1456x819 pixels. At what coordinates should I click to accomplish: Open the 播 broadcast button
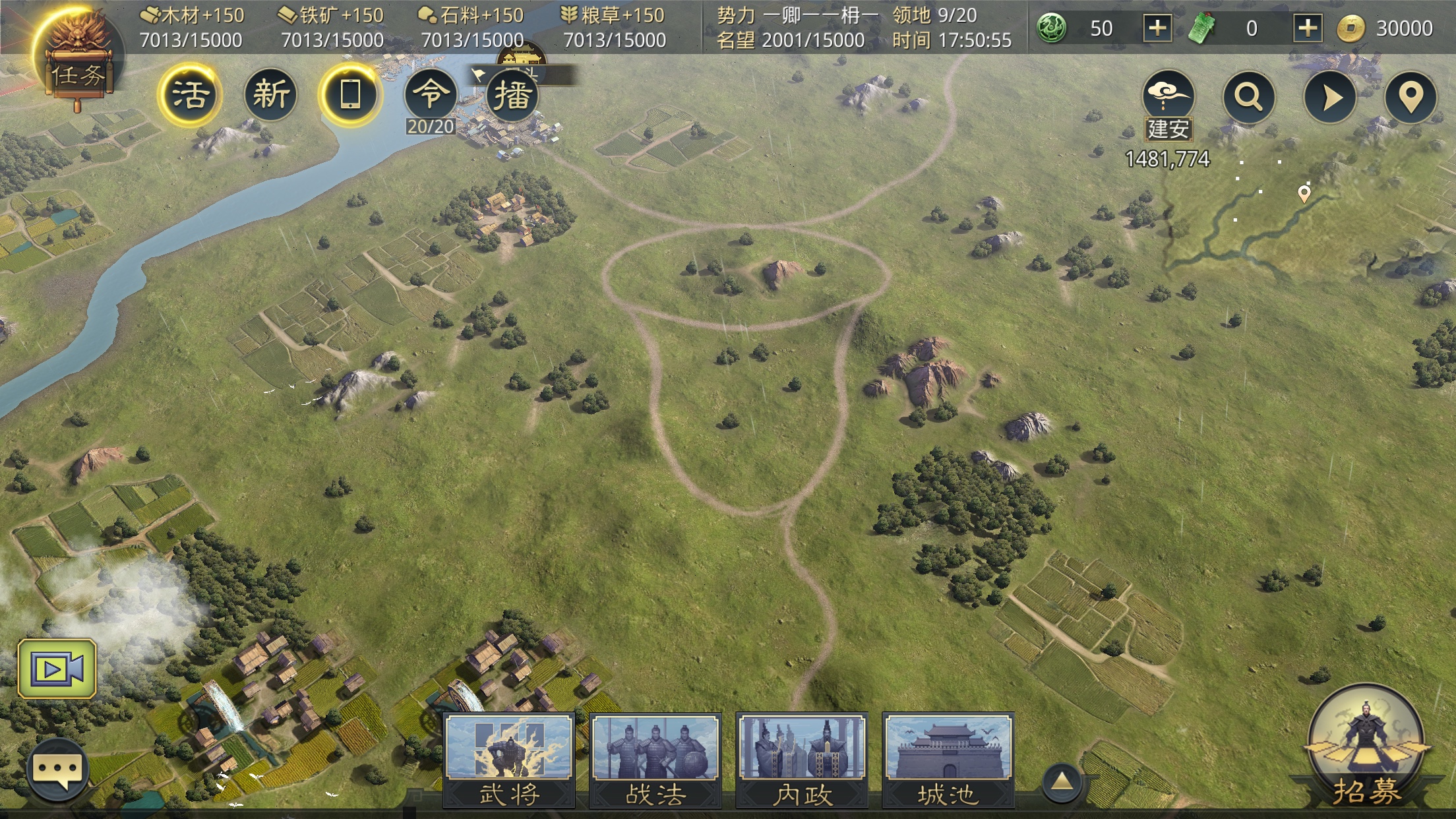pos(512,95)
